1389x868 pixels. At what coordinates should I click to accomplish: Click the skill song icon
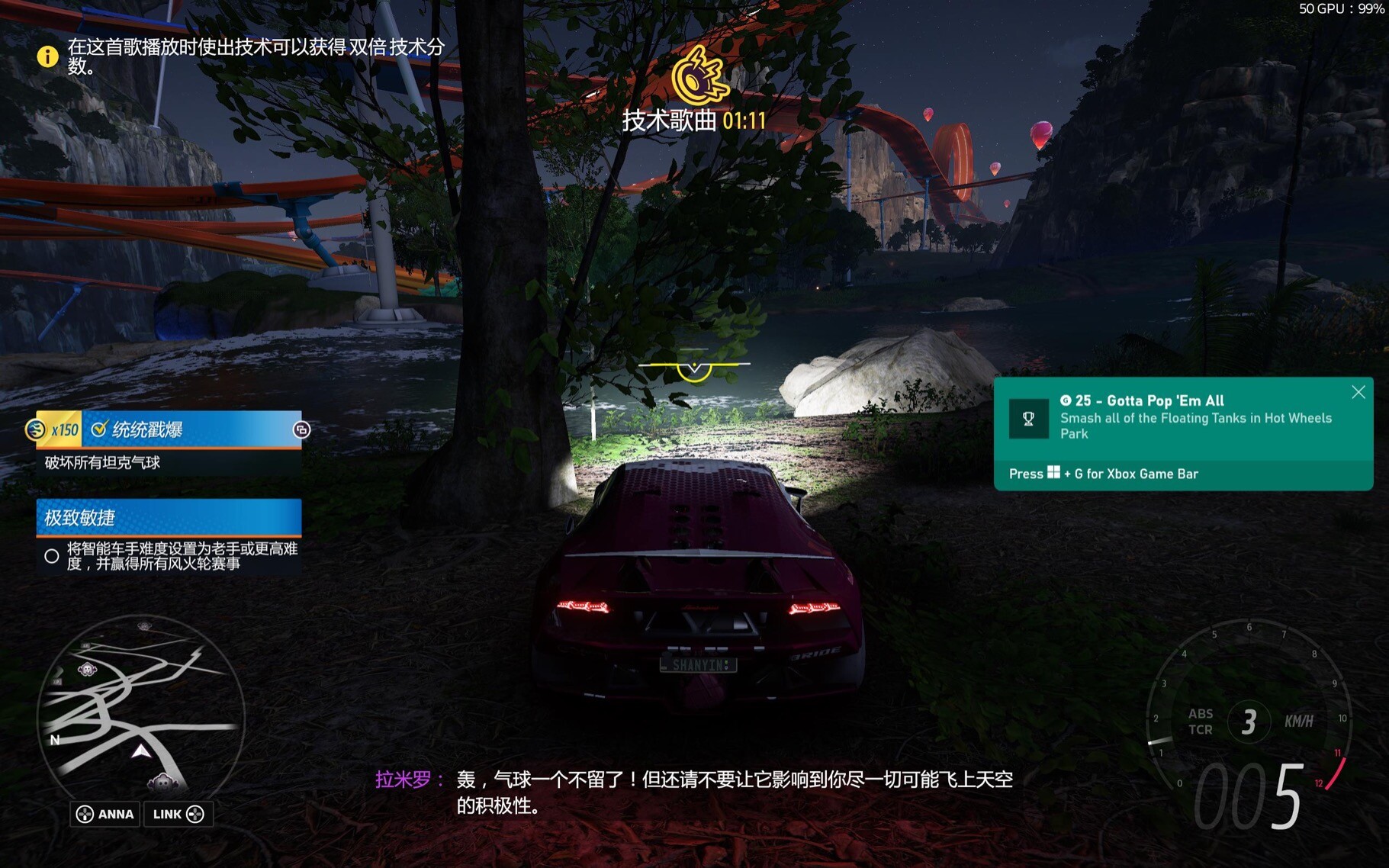click(699, 76)
